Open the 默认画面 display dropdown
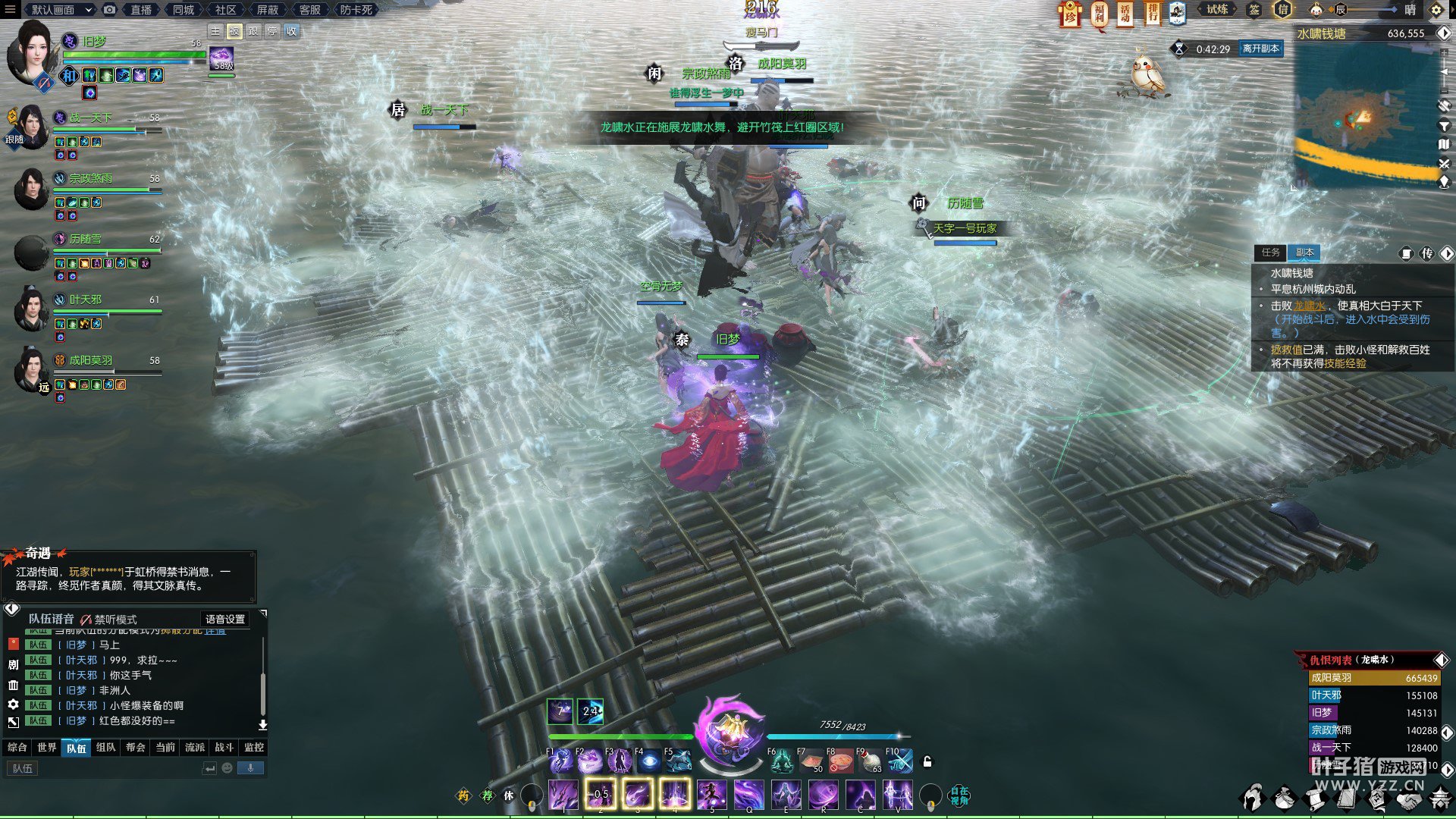The image size is (1456, 819). pyautogui.click(x=61, y=10)
